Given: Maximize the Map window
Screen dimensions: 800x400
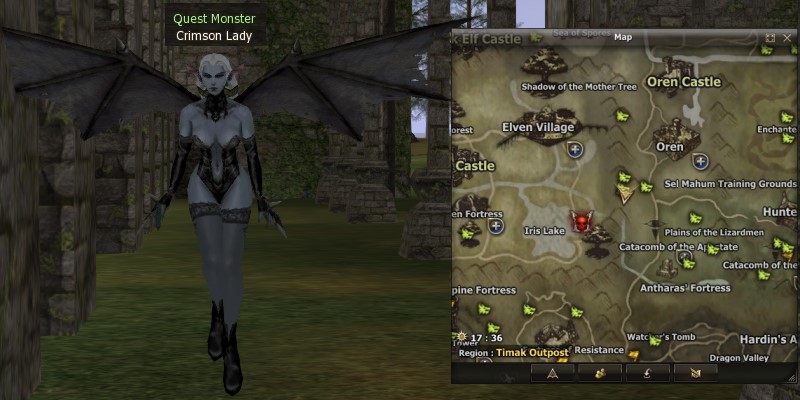Looking at the screenshot, I should (x=770, y=37).
